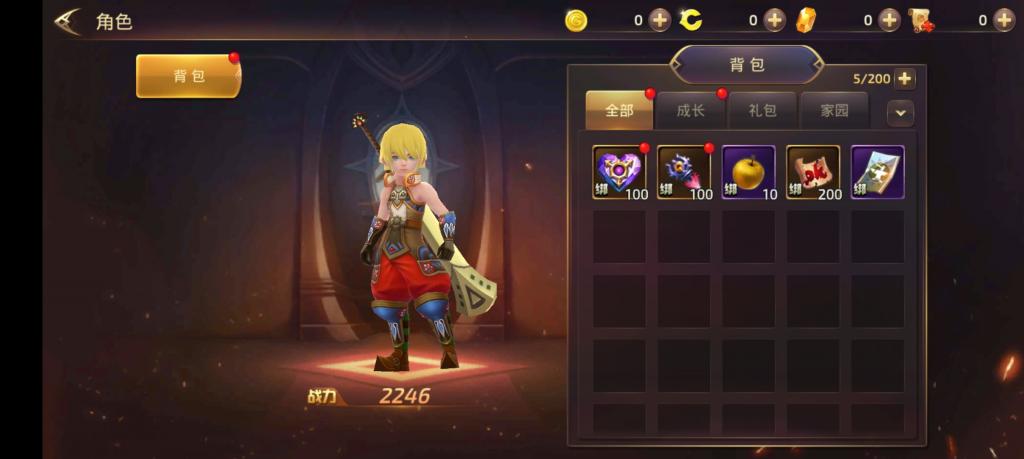1024x459 pixels.
Task: Select the golden apple item slot
Action: tap(748, 172)
